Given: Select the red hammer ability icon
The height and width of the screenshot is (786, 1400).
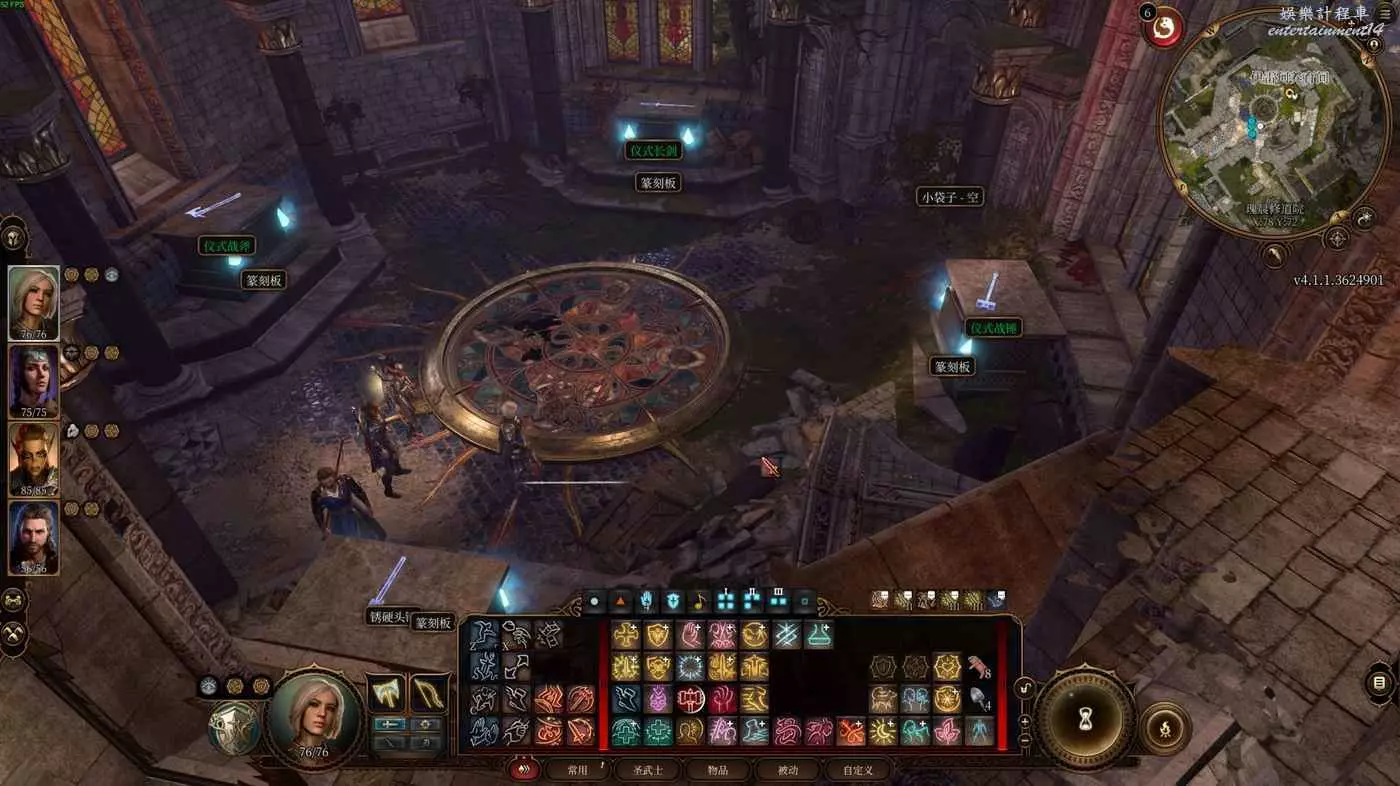Looking at the screenshot, I should [690, 699].
